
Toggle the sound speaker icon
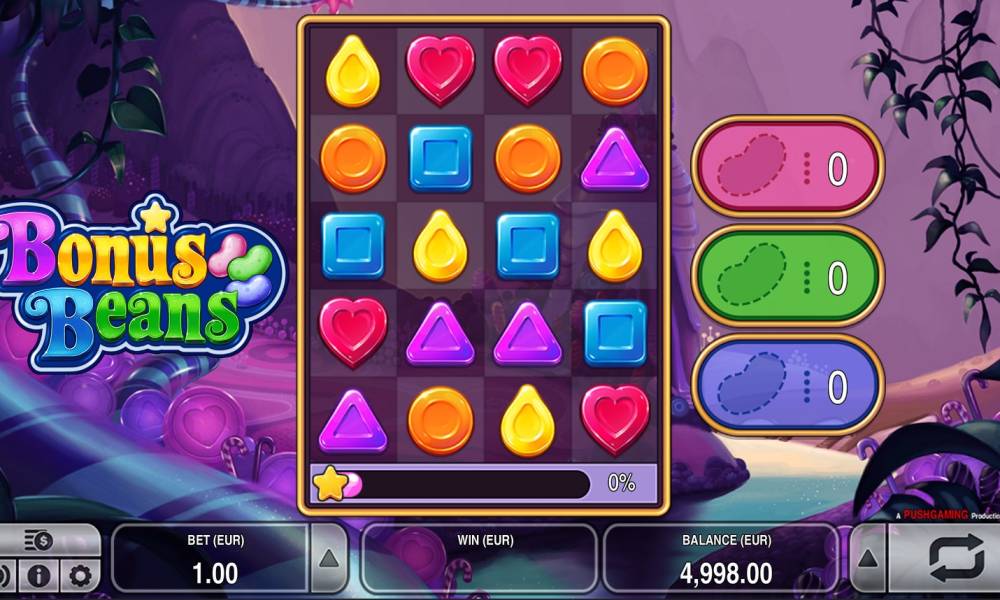[x=5, y=576]
